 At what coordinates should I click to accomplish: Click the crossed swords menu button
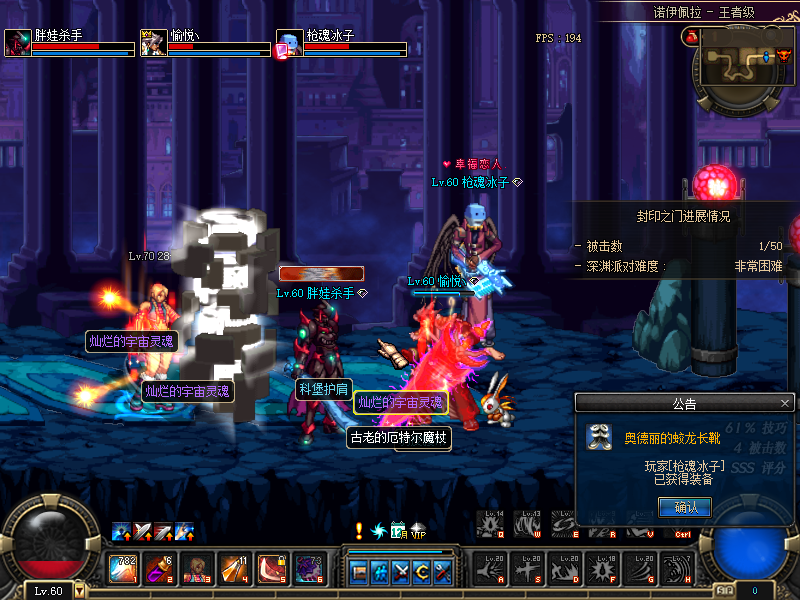coord(402,572)
